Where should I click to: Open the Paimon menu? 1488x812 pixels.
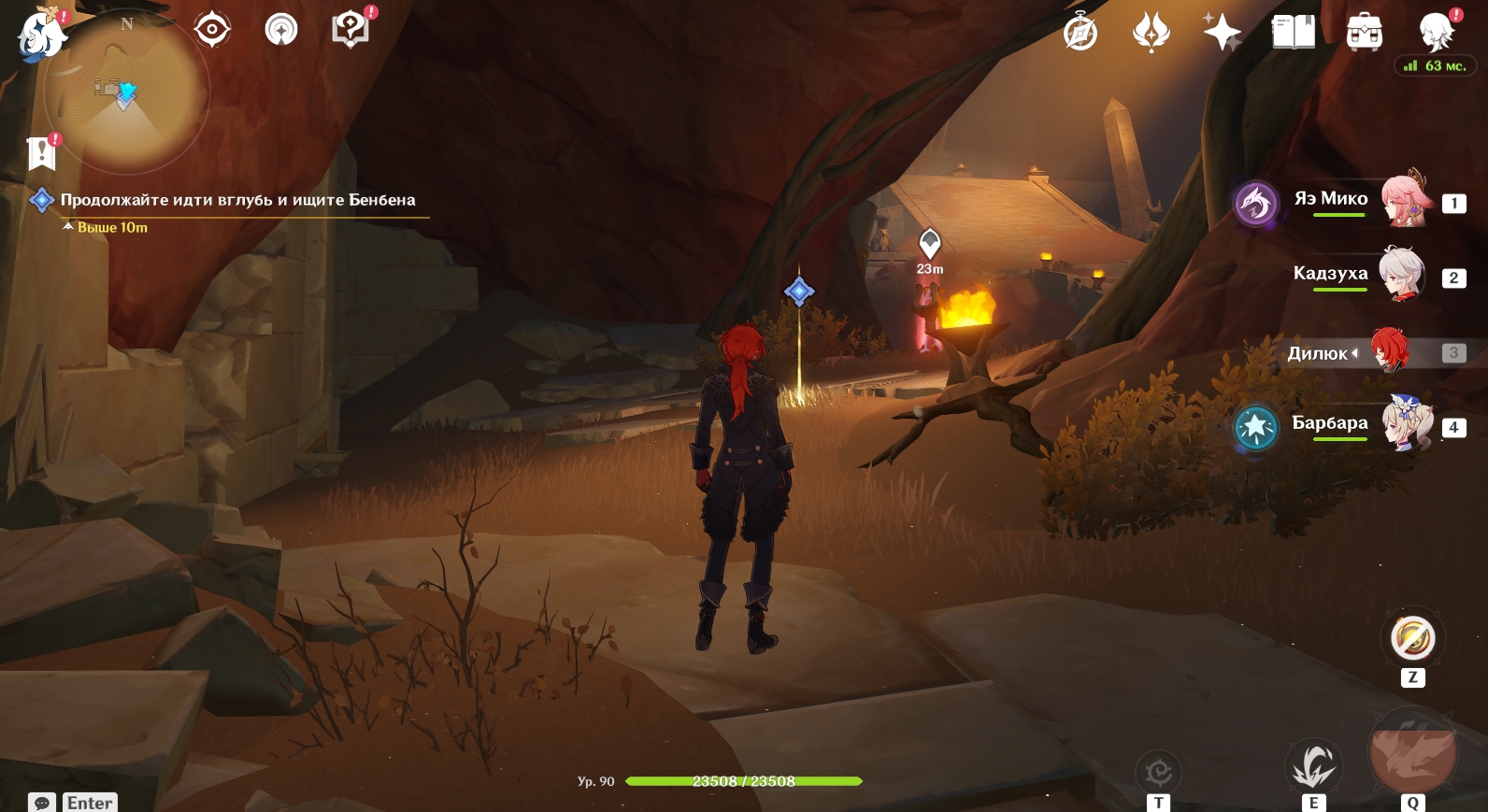pos(41,35)
